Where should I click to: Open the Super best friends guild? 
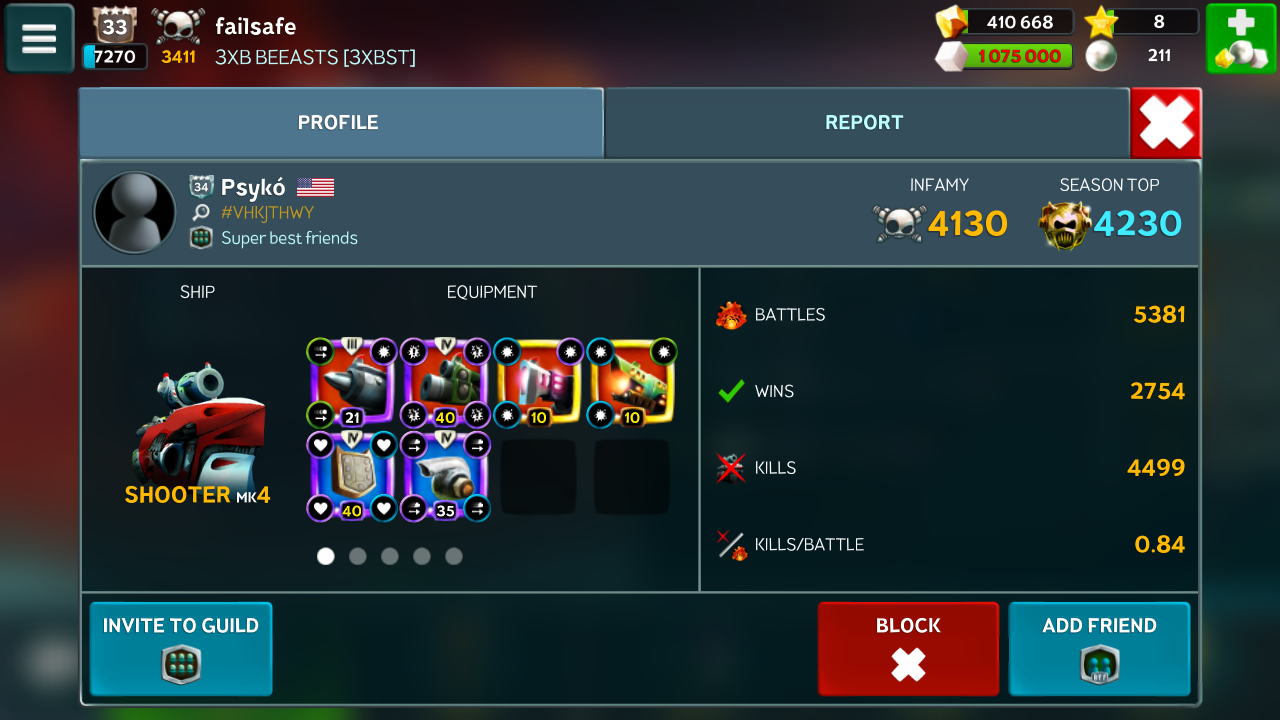click(x=289, y=238)
